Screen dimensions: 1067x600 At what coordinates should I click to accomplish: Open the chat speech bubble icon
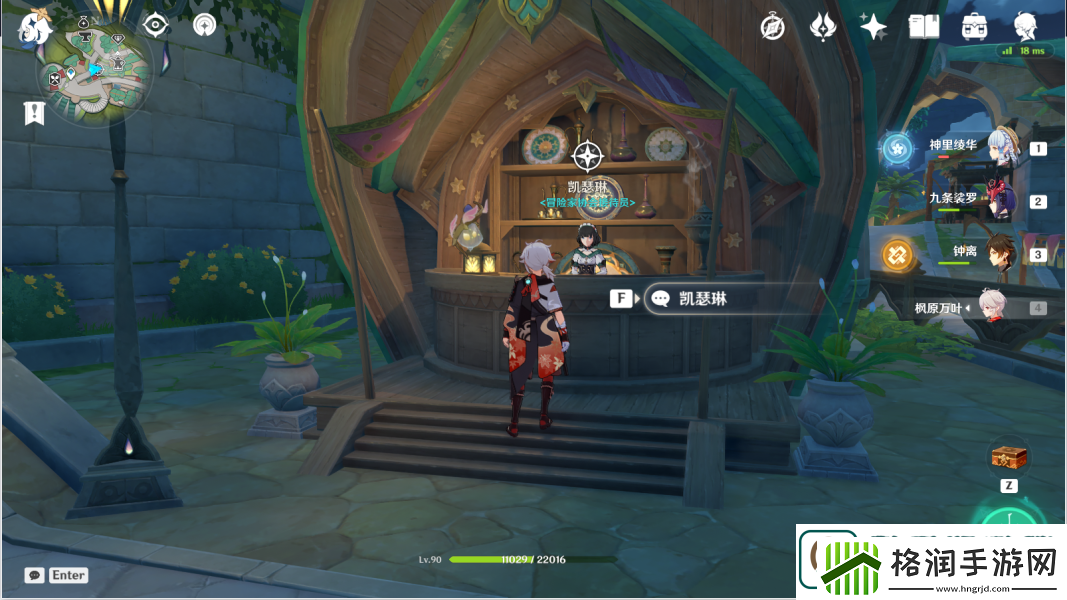[35, 575]
